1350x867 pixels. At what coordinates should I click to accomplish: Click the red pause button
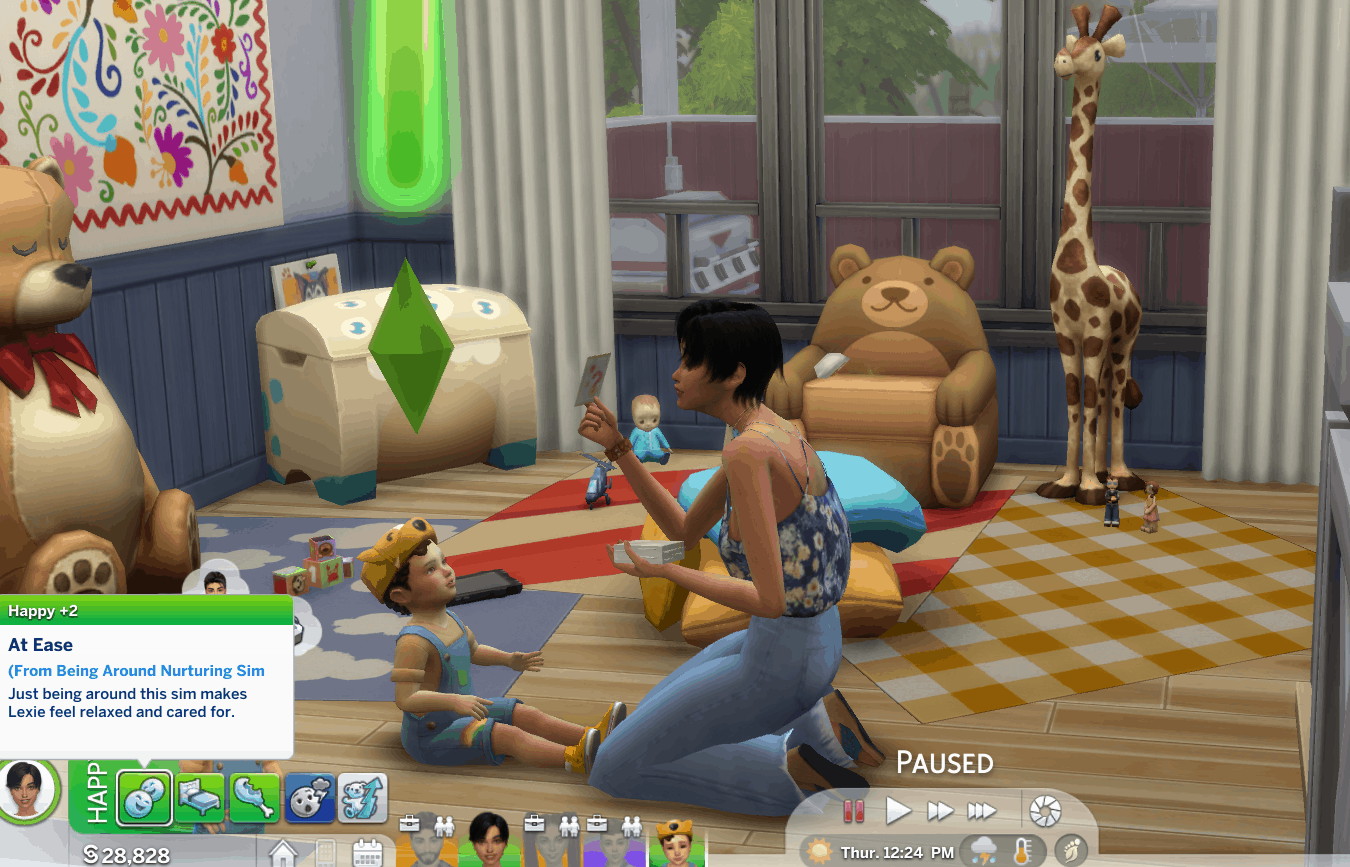[853, 810]
